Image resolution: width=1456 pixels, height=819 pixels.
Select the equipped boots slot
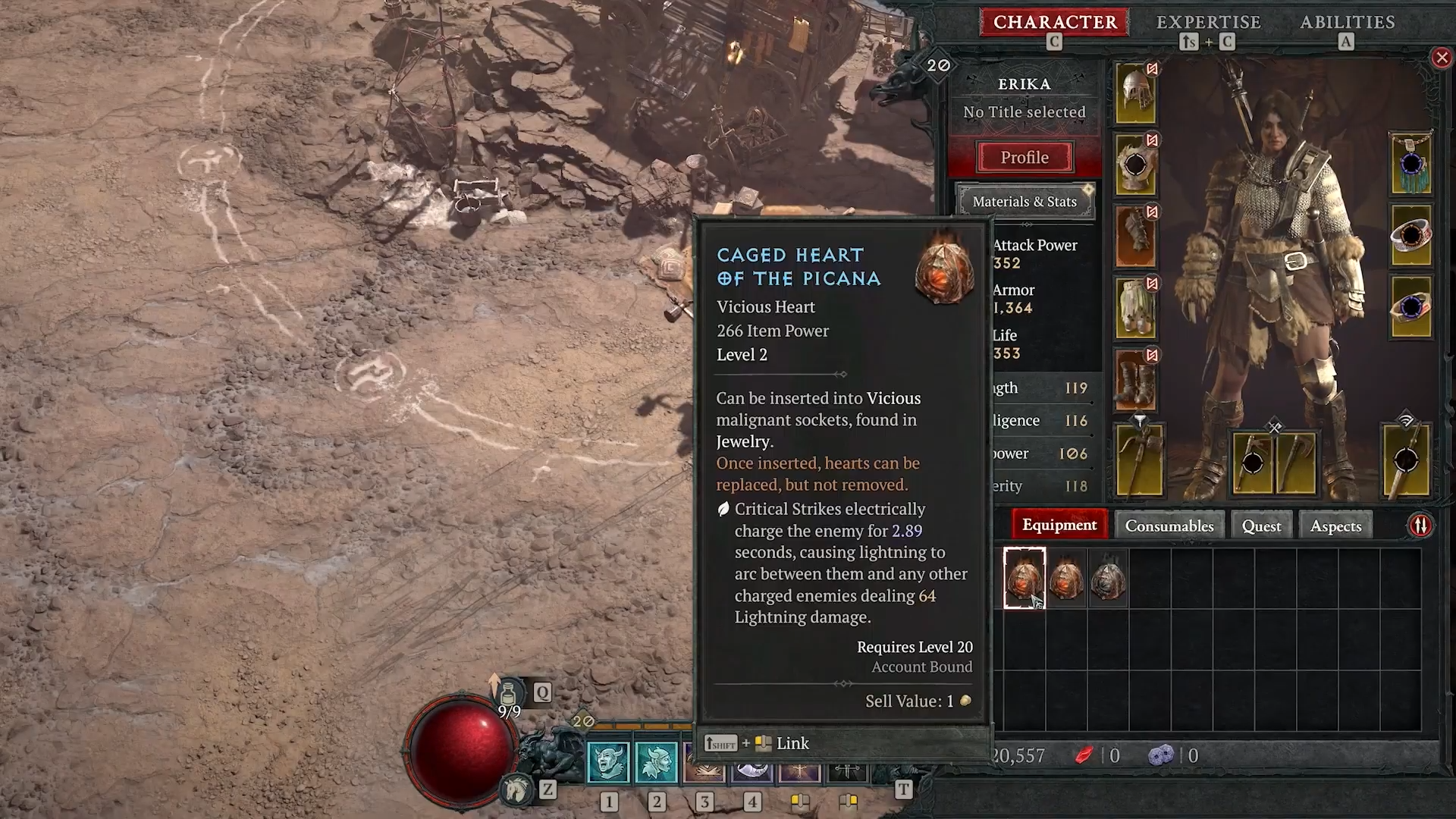pyautogui.click(x=1135, y=379)
